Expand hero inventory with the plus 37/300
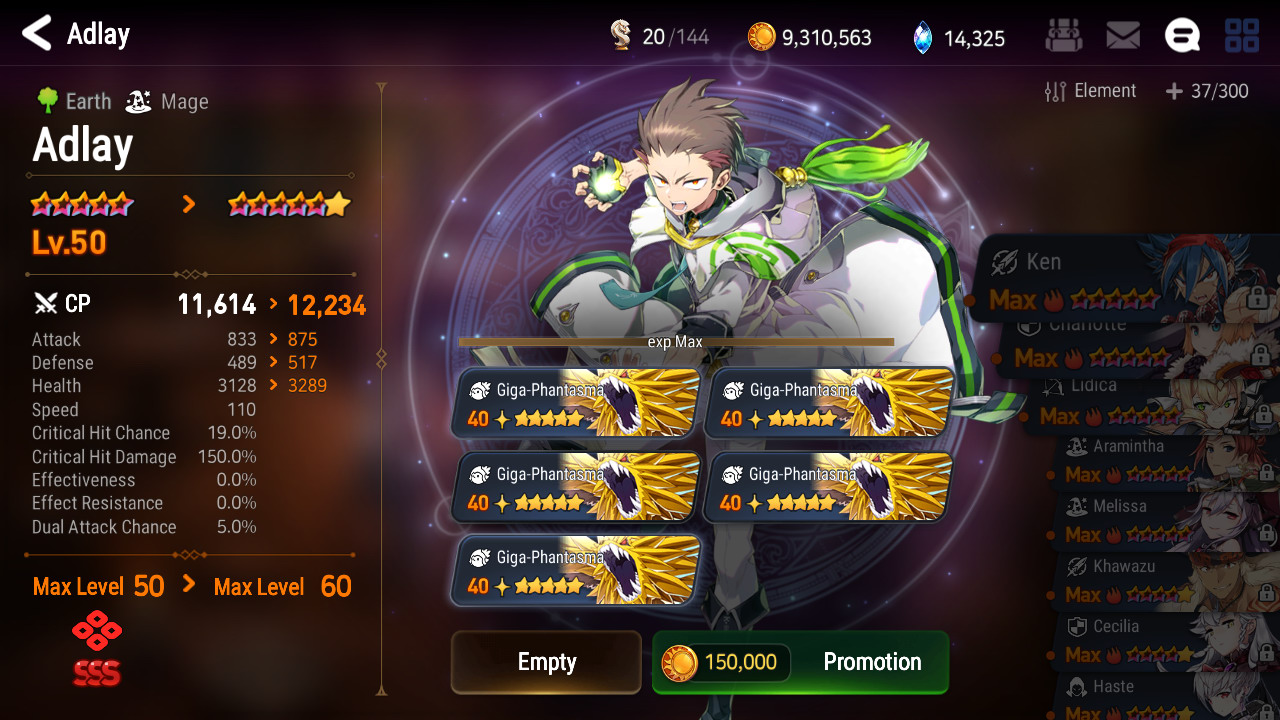 (x=1207, y=92)
